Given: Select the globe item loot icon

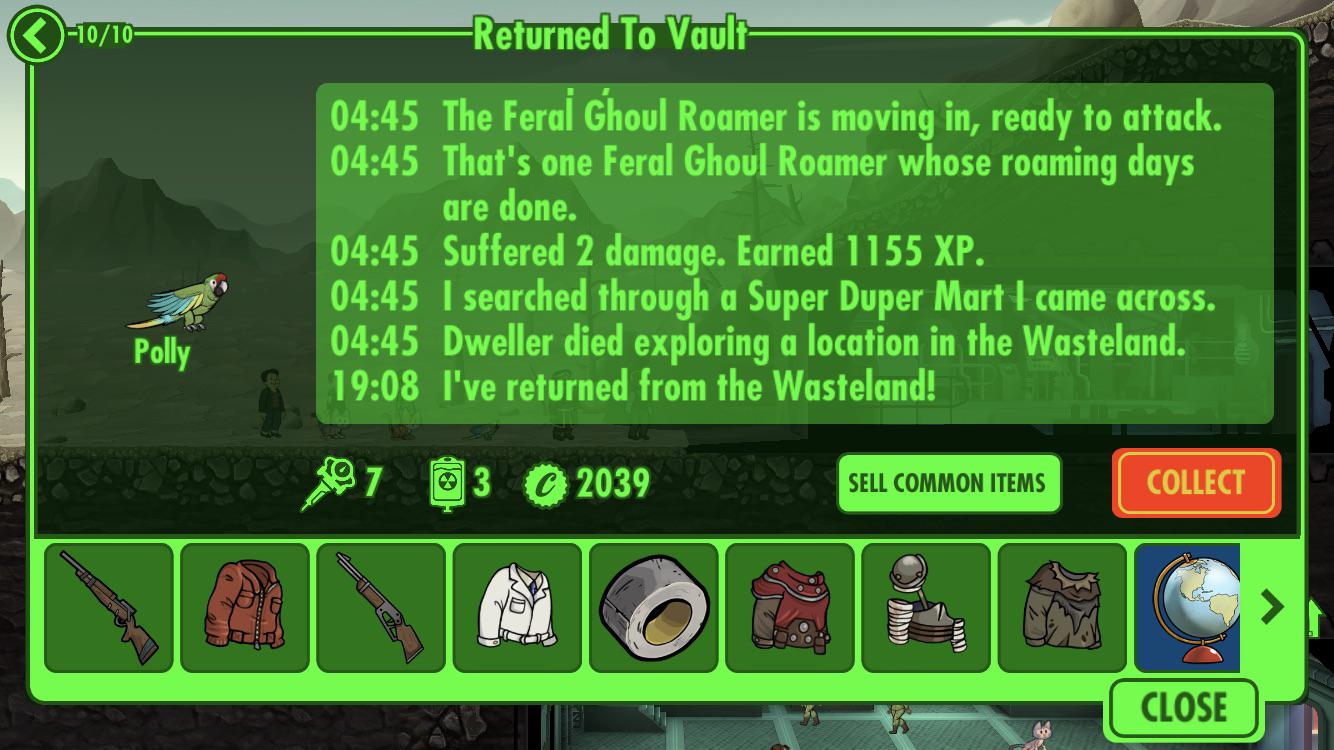Looking at the screenshot, I should [1190, 606].
